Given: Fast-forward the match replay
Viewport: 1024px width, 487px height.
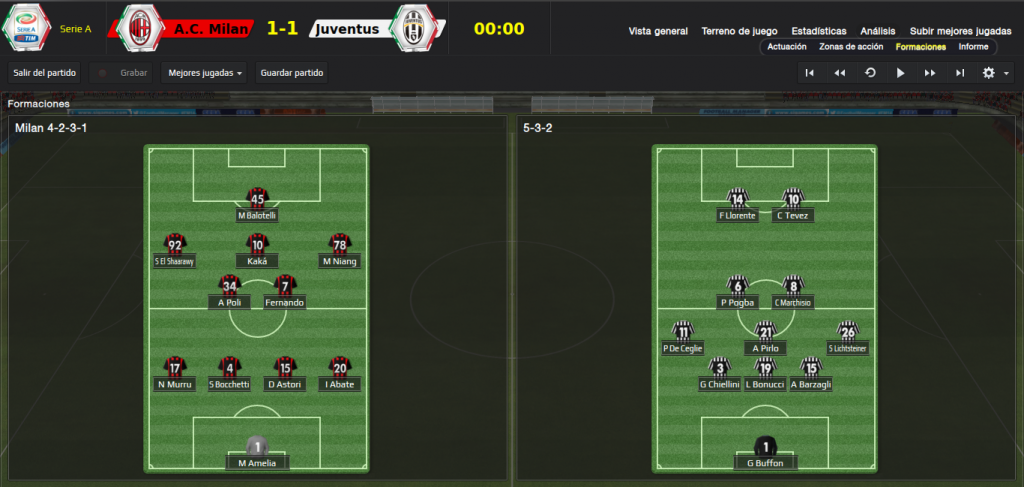Looking at the screenshot, I should coord(930,73).
